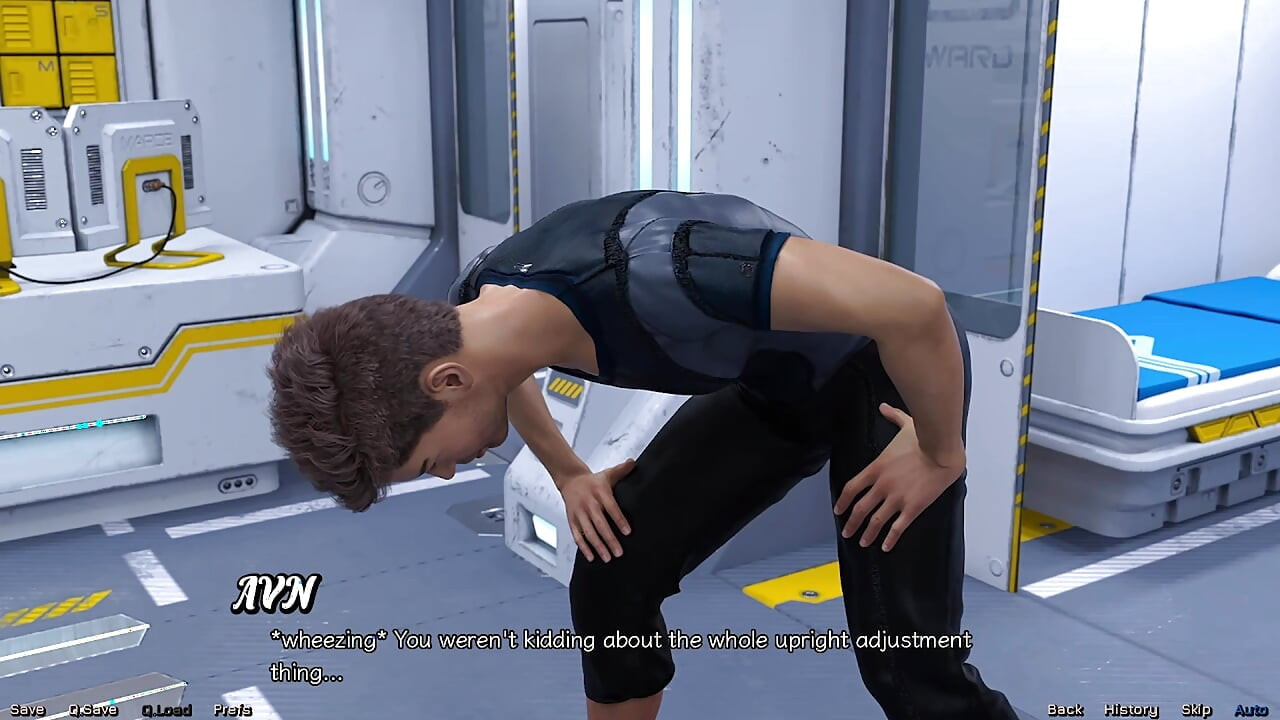Enable Skip mode to fast-forward text
1280x720 pixels.
pos(1197,709)
